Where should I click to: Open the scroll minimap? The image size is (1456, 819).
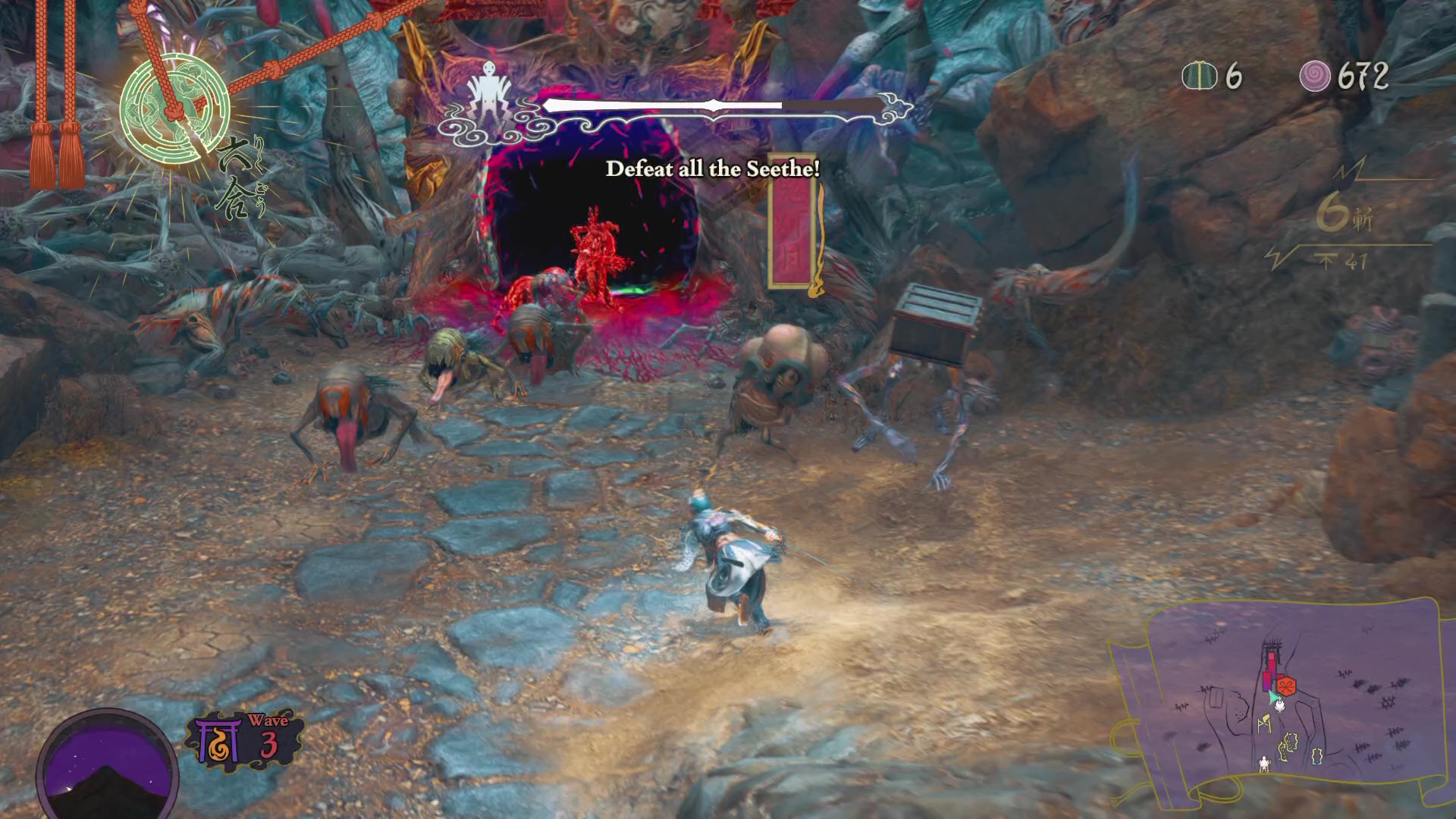pyautogui.click(x=1283, y=705)
